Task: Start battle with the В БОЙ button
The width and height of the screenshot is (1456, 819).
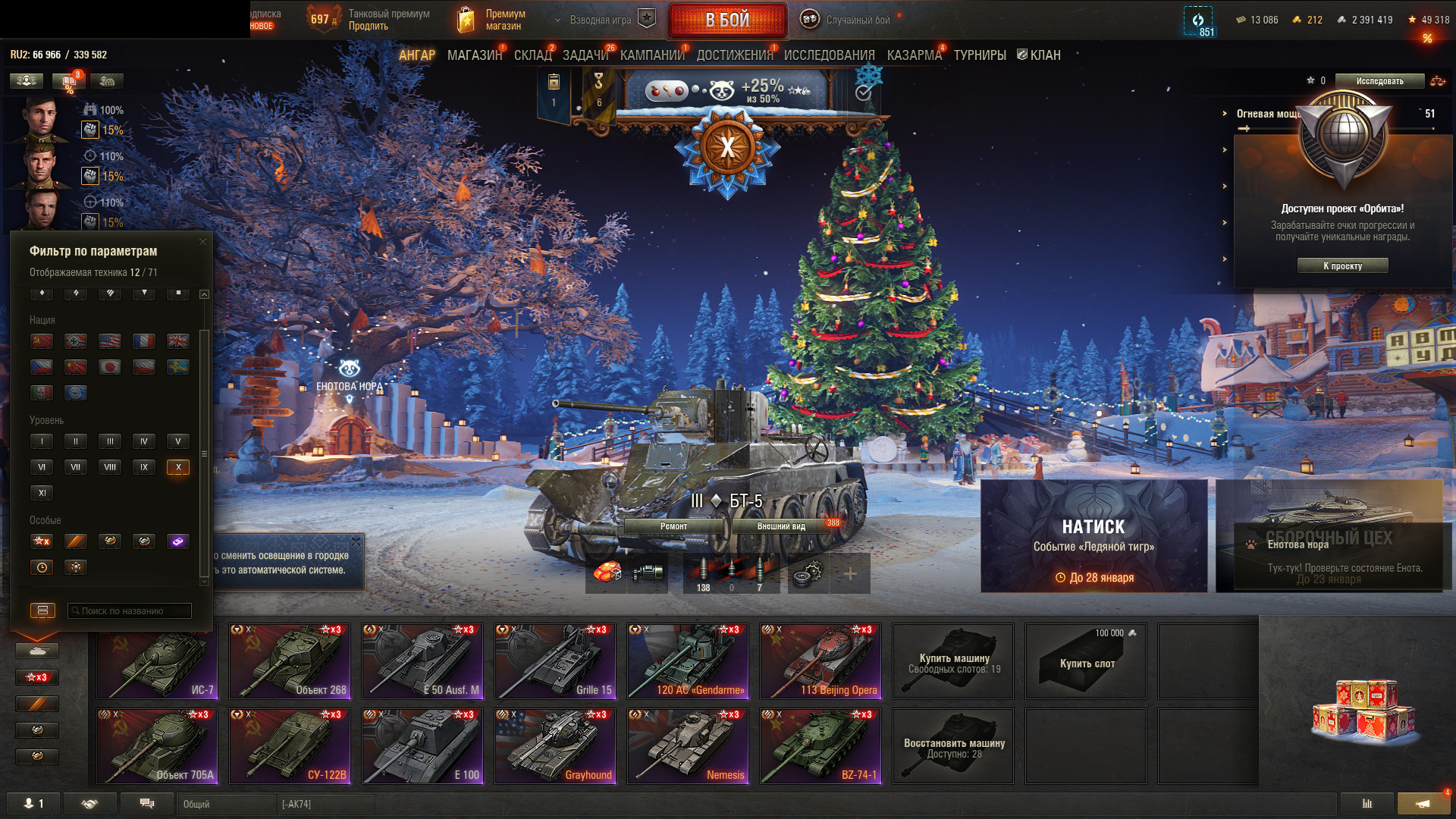Action: click(727, 20)
